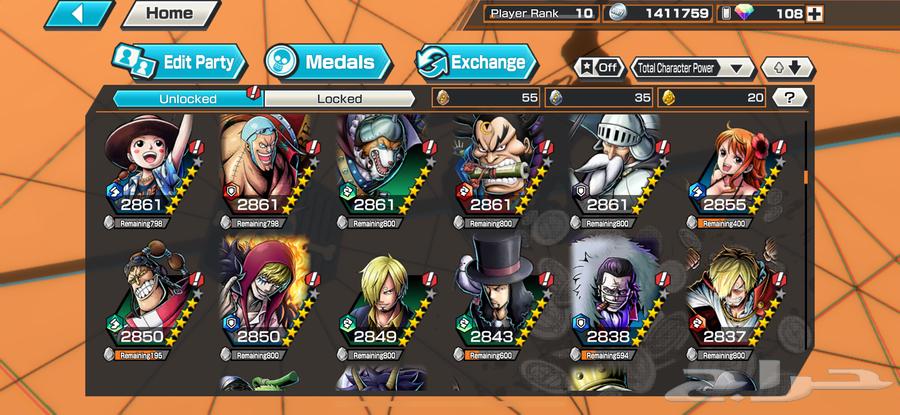Select the Unlocked characters tab
Screen dimensions: 900x415
pos(188,98)
